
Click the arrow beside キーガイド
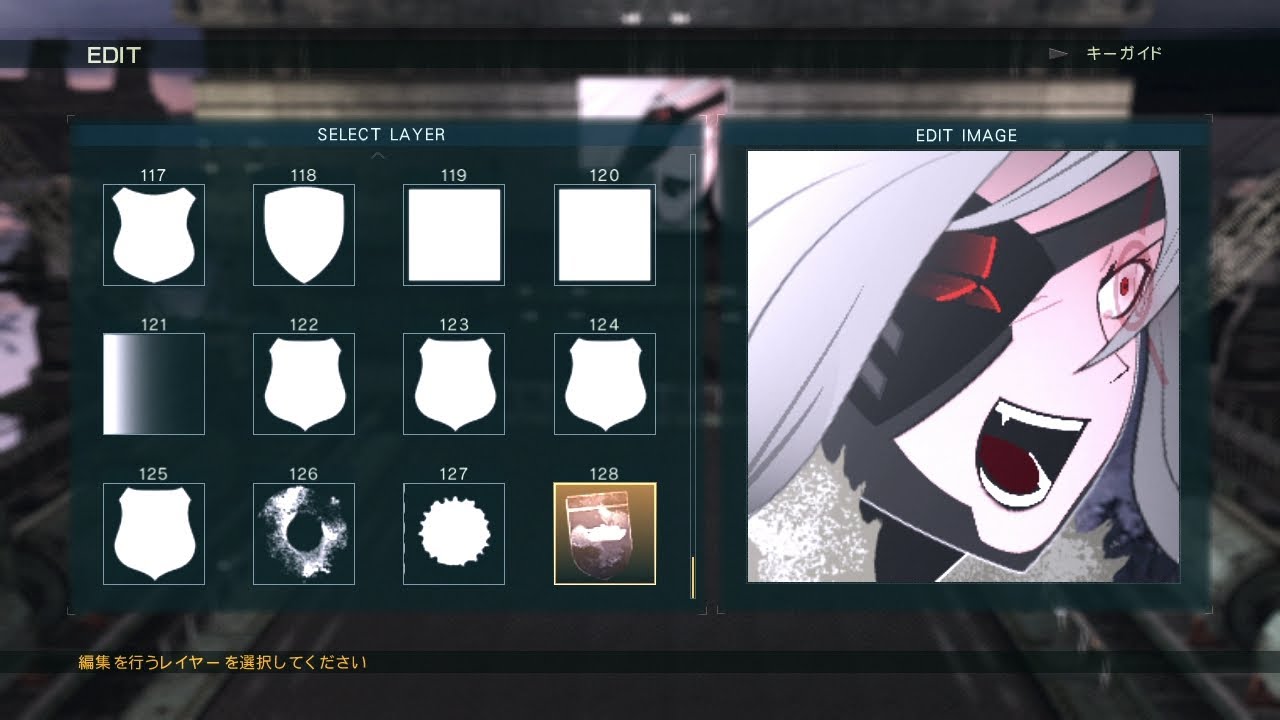(1058, 54)
